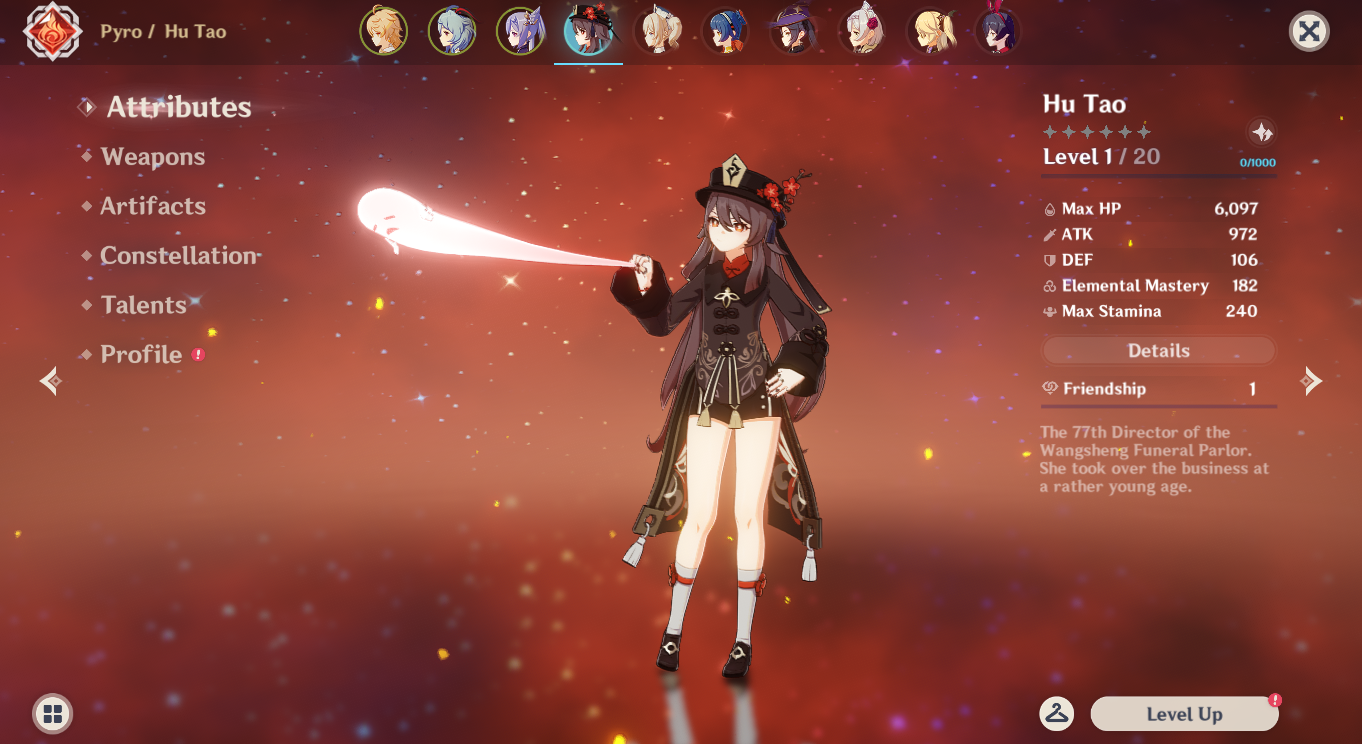Open the Profile entry
This screenshot has width=1362, height=744.
141,355
